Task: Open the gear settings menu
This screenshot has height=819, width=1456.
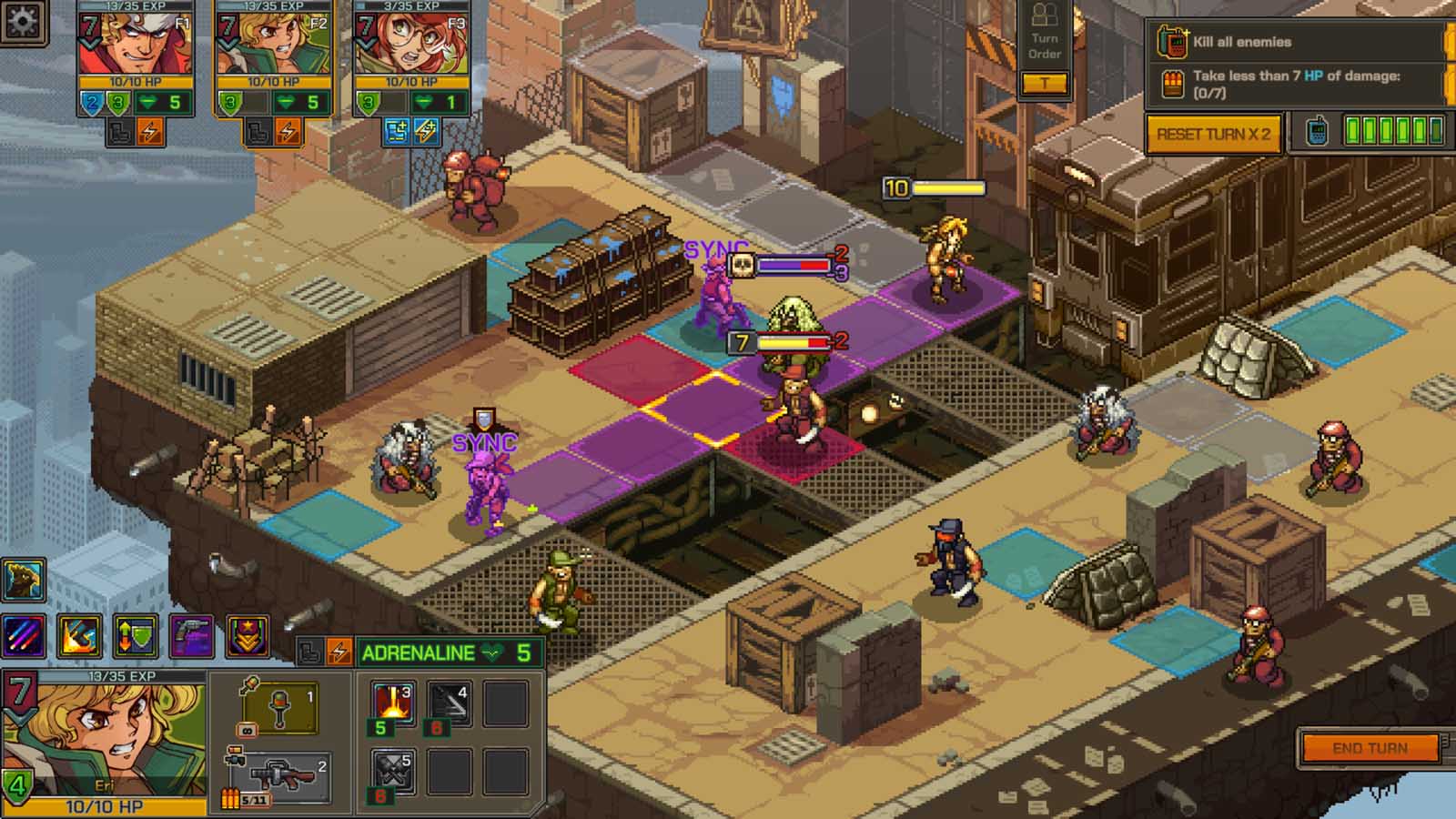Action: point(22,20)
